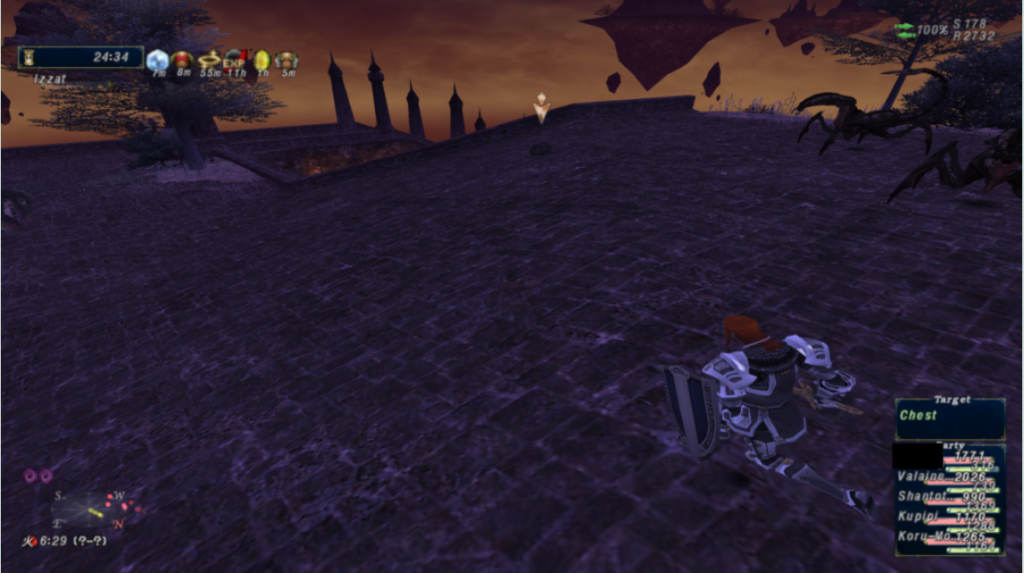Image resolution: width=1024 pixels, height=573 pixels.
Task: Select the red mushroom food buff icon
Action: [182, 61]
